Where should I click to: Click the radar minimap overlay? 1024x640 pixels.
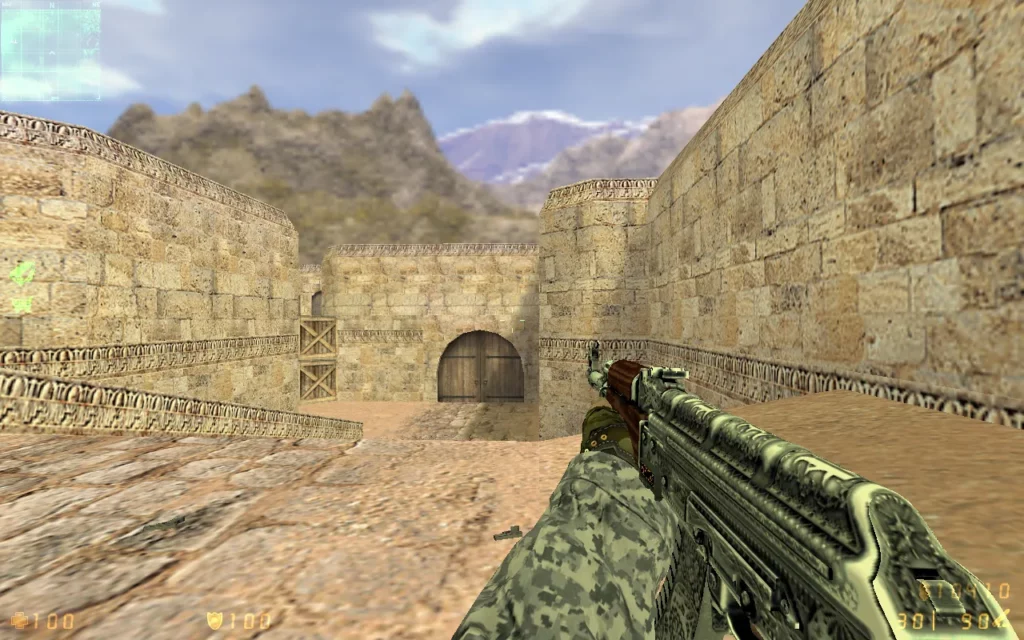[x=50, y=50]
